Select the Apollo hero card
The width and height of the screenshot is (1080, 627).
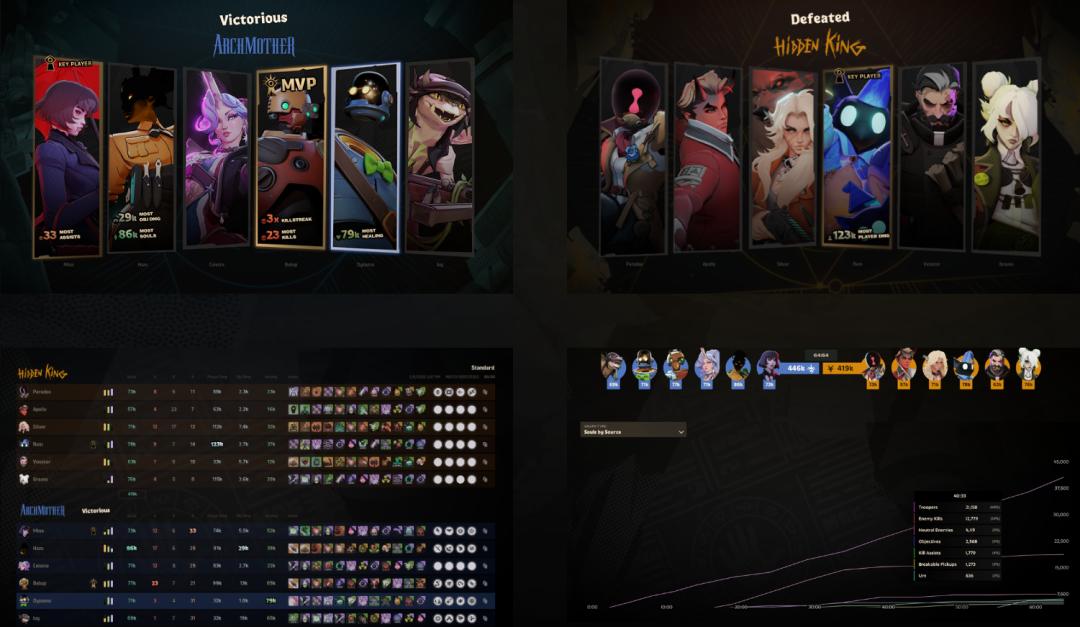[708, 158]
